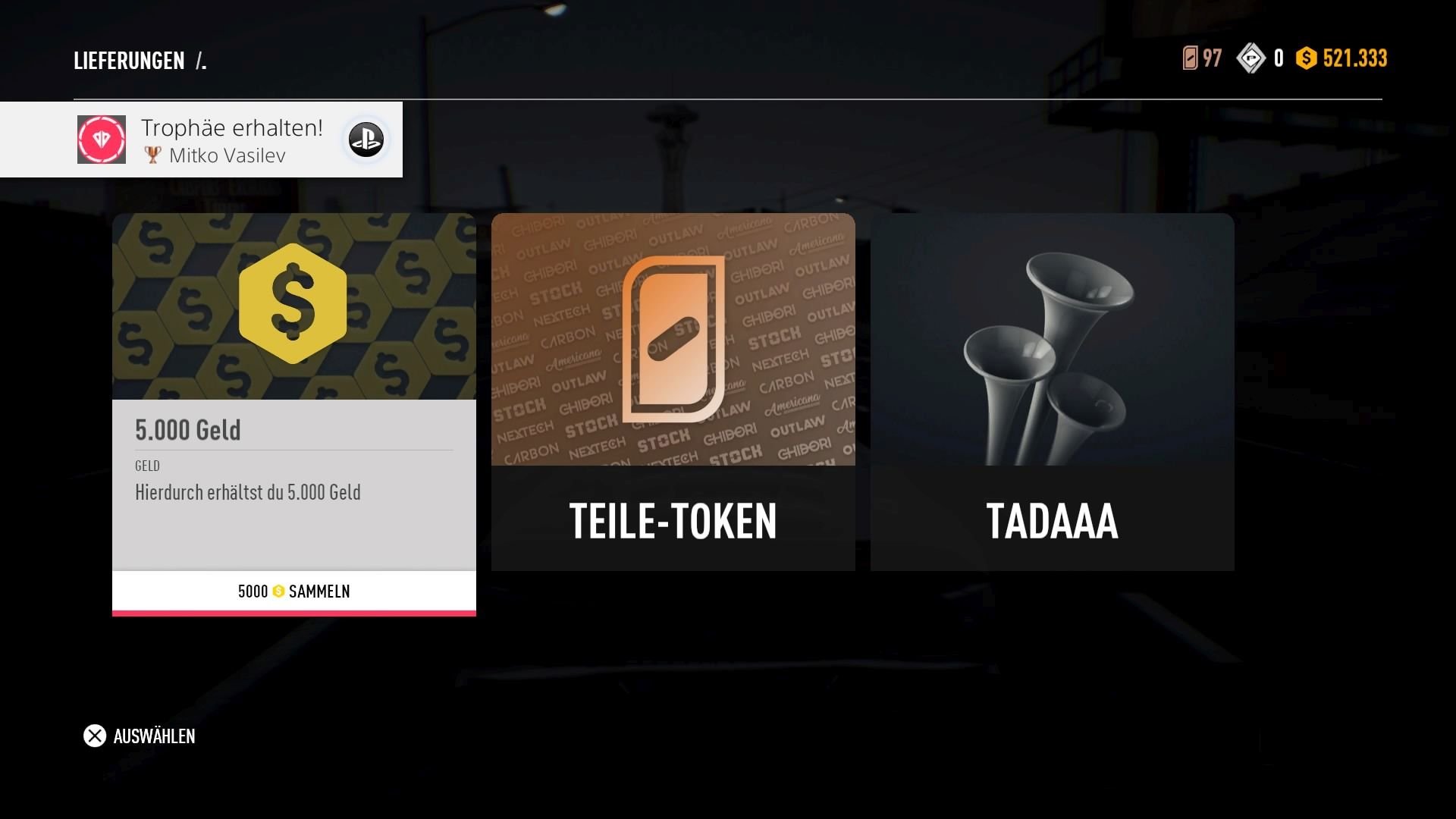Viewport: 1456px width, 819px height.
Task: Select the yellow dollar hexagon on the Geld card
Action: click(x=293, y=303)
